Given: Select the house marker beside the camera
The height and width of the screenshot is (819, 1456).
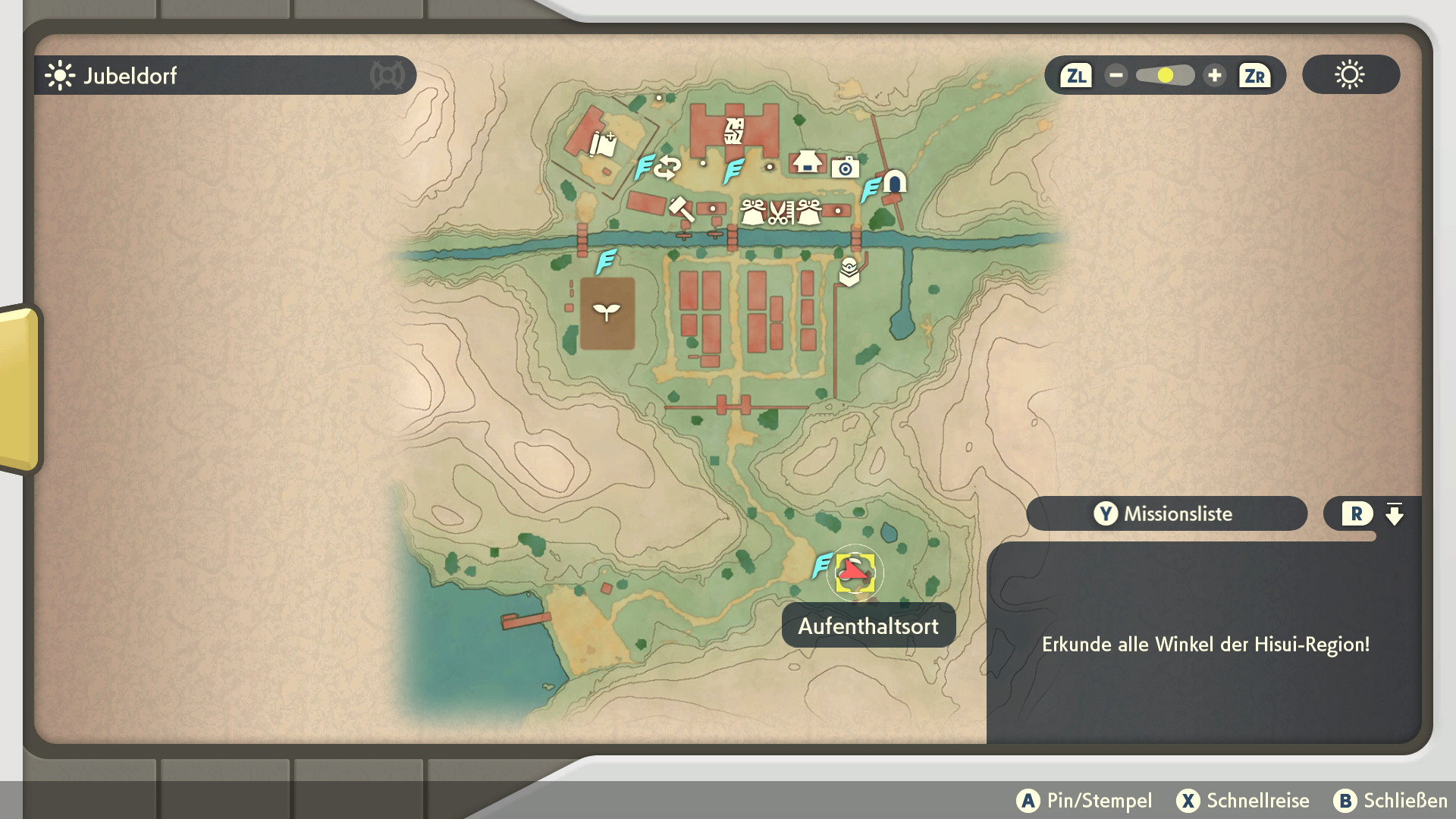Looking at the screenshot, I should tap(807, 162).
